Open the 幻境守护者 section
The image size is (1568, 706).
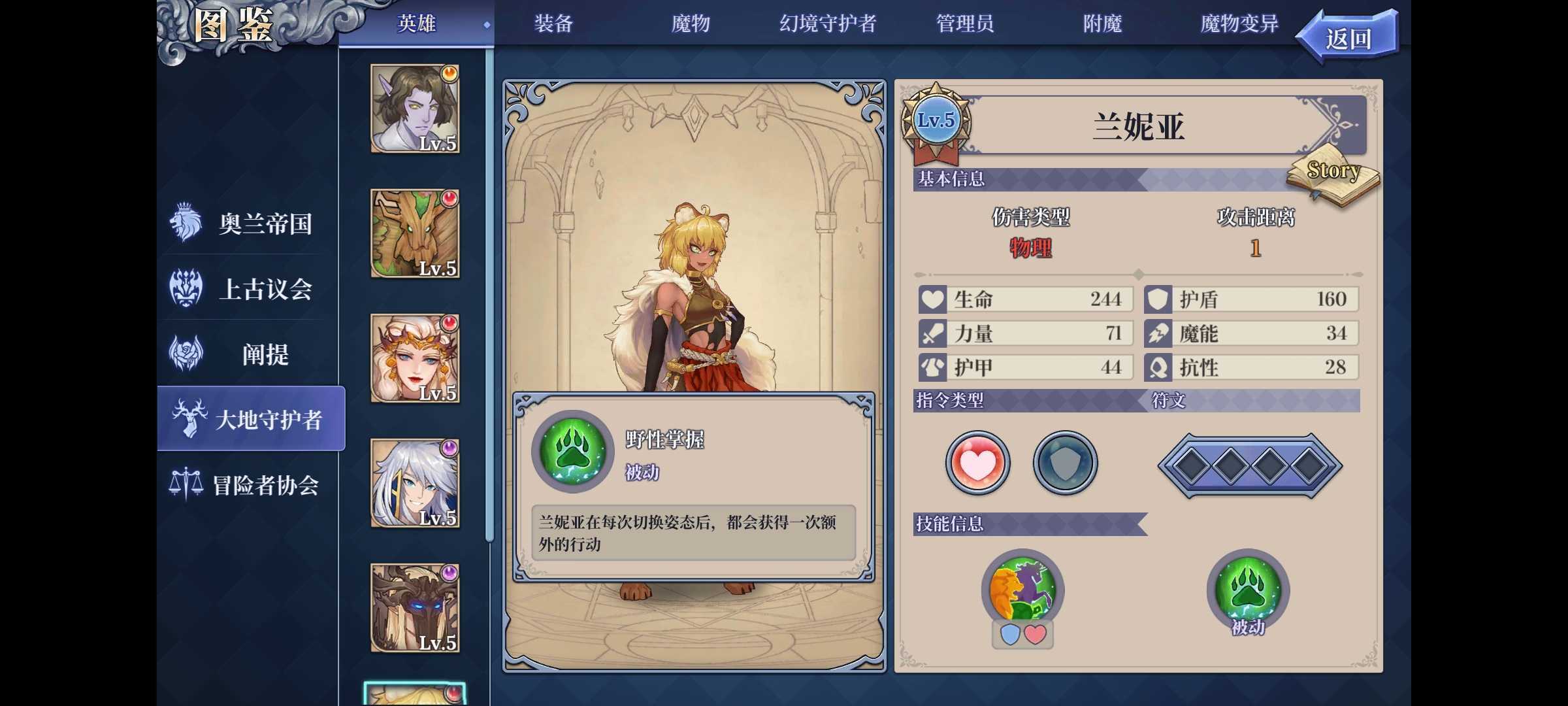[828, 24]
